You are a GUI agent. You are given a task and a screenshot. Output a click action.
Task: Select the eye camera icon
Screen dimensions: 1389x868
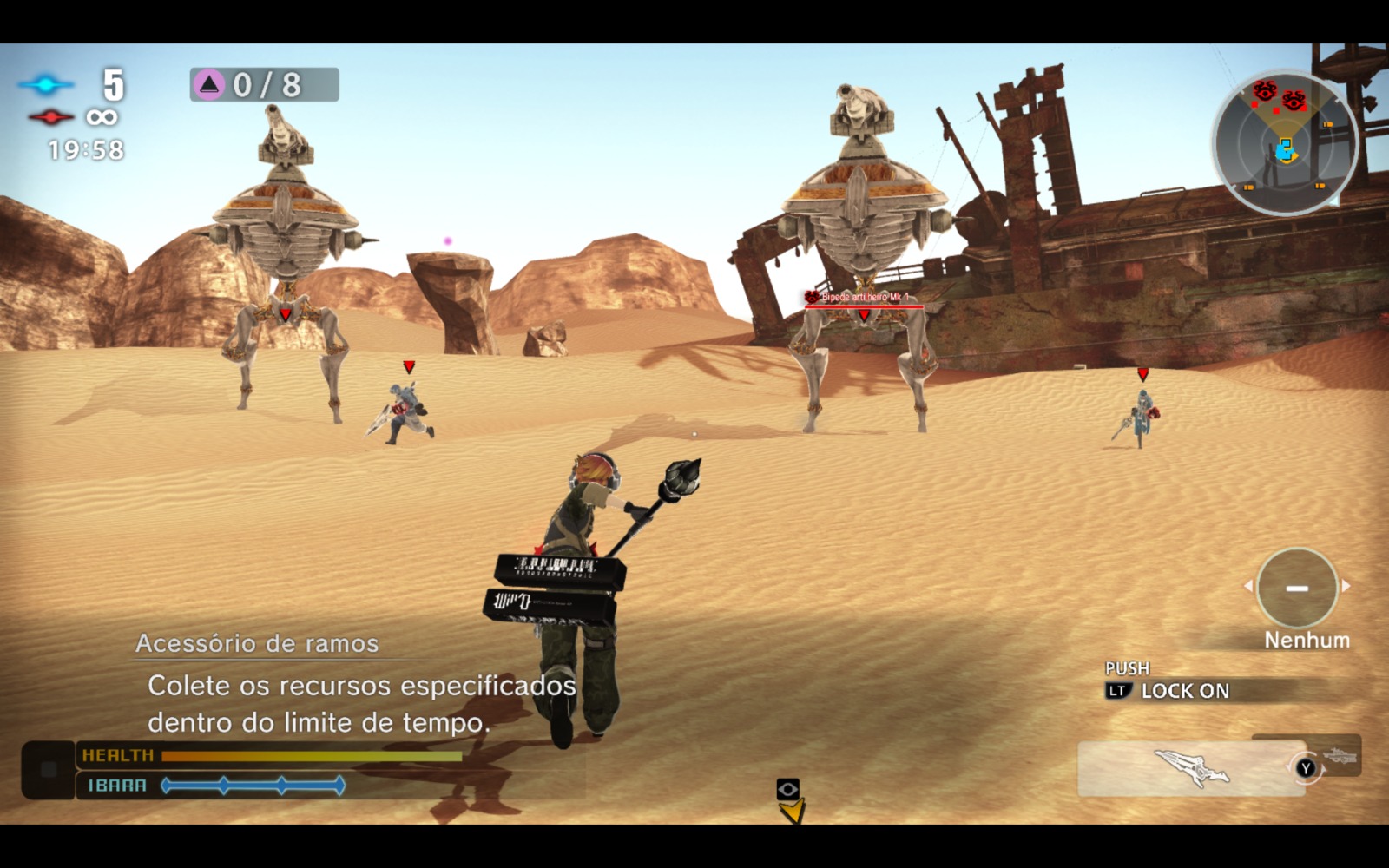[x=787, y=789]
